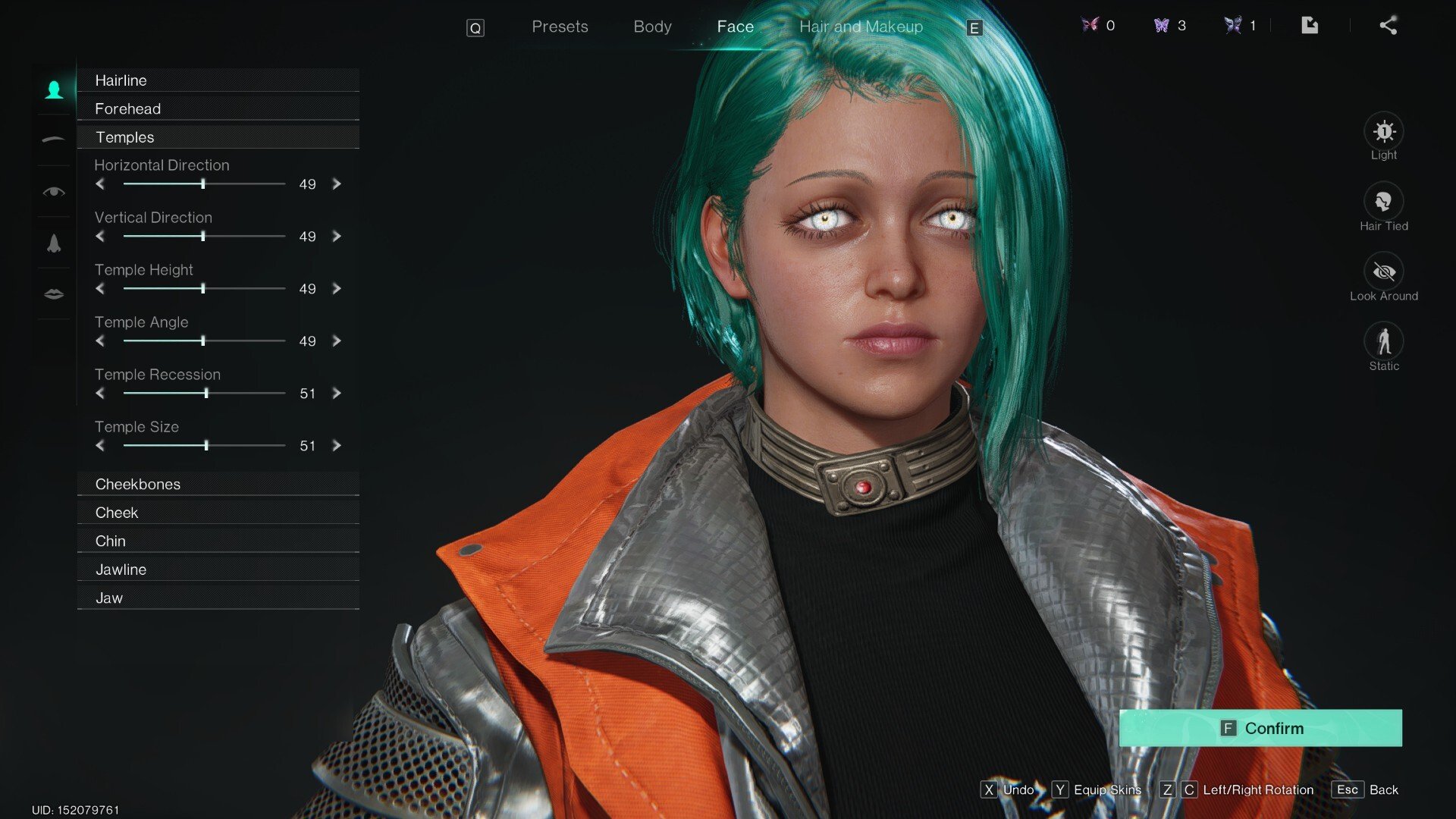This screenshot has height=819, width=1456.
Task: Adjust the Temple Height slider
Action: 203,289
